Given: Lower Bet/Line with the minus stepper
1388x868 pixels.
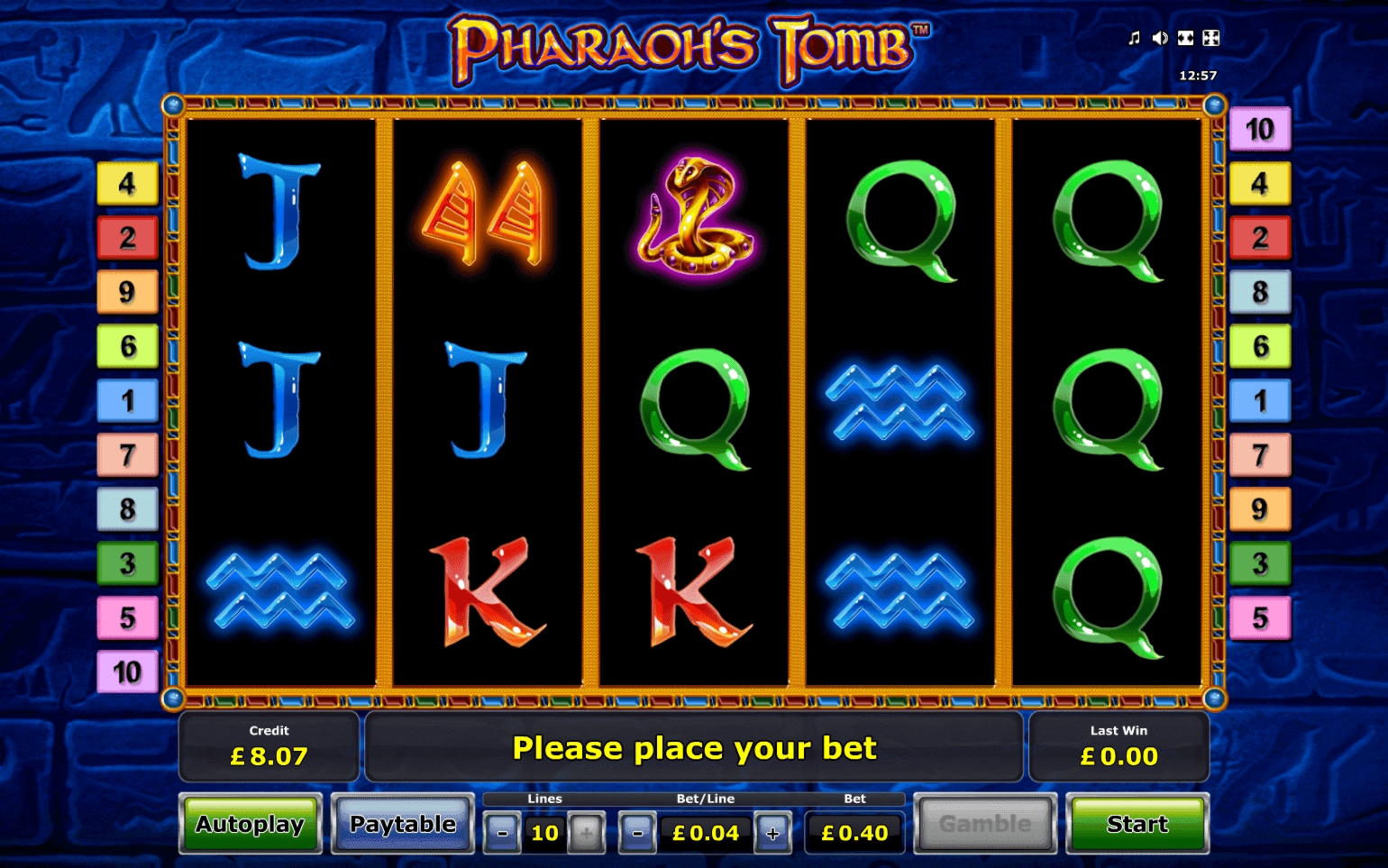Looking at the screenshot, I should tap(639, 833).
